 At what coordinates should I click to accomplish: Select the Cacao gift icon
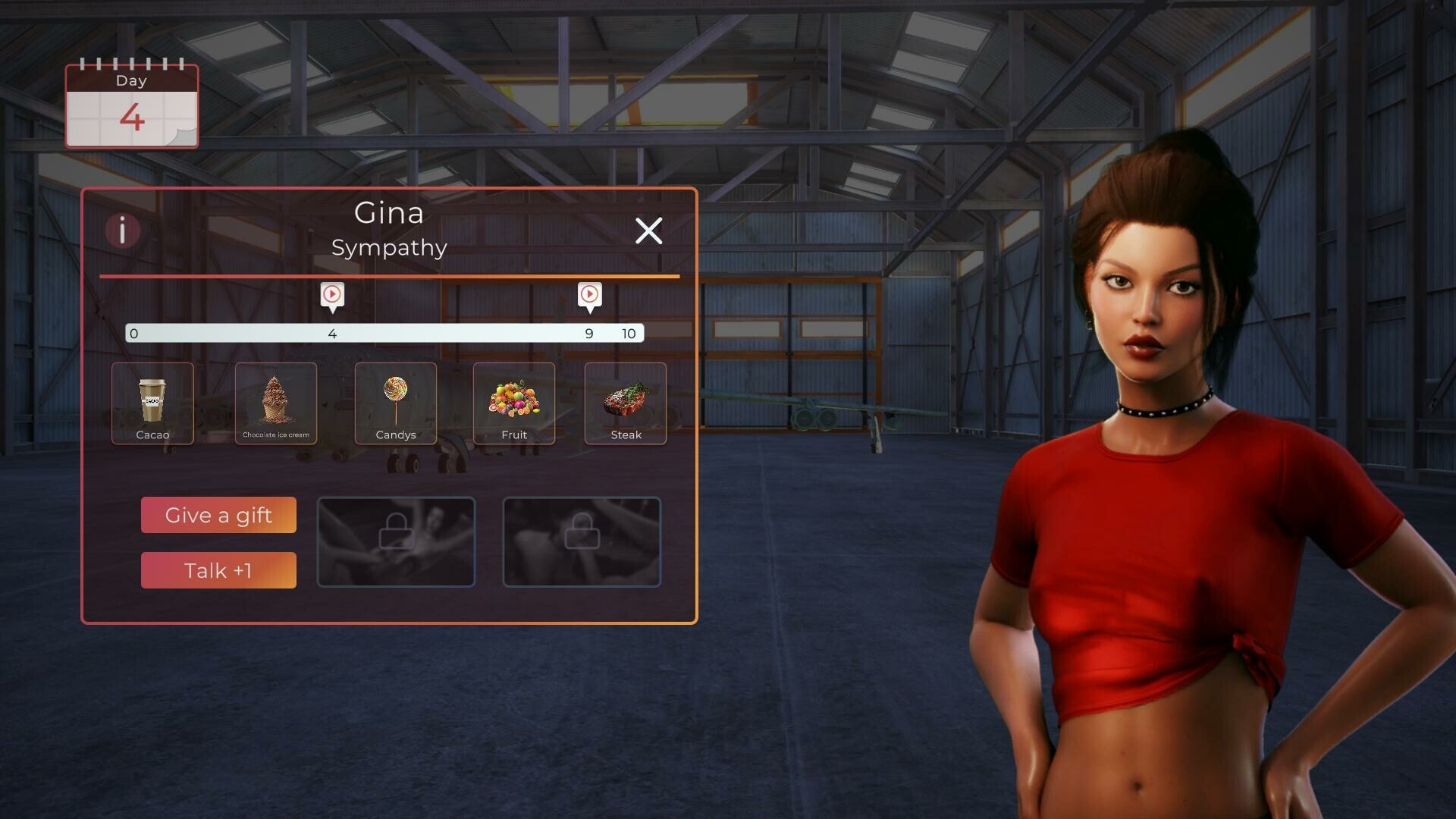152,403
